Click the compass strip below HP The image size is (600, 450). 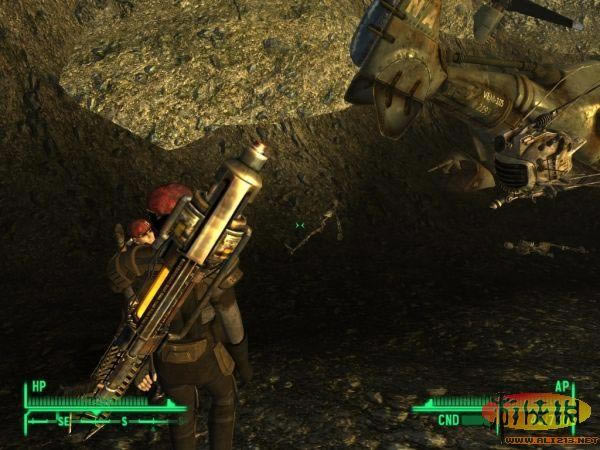click(x=104, y=422)
